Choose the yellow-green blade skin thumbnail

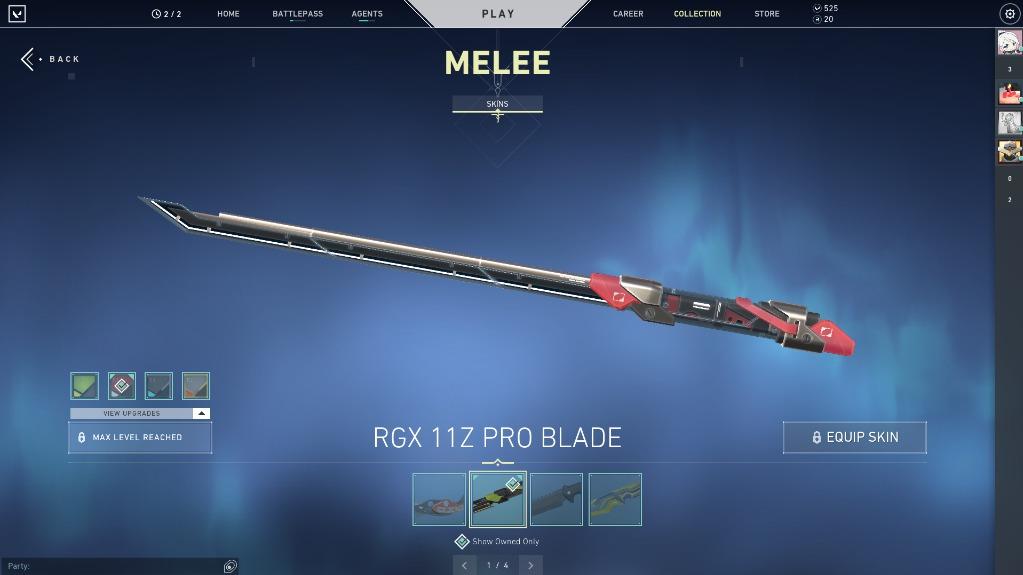pyautogui.click(x=615, y=499)
